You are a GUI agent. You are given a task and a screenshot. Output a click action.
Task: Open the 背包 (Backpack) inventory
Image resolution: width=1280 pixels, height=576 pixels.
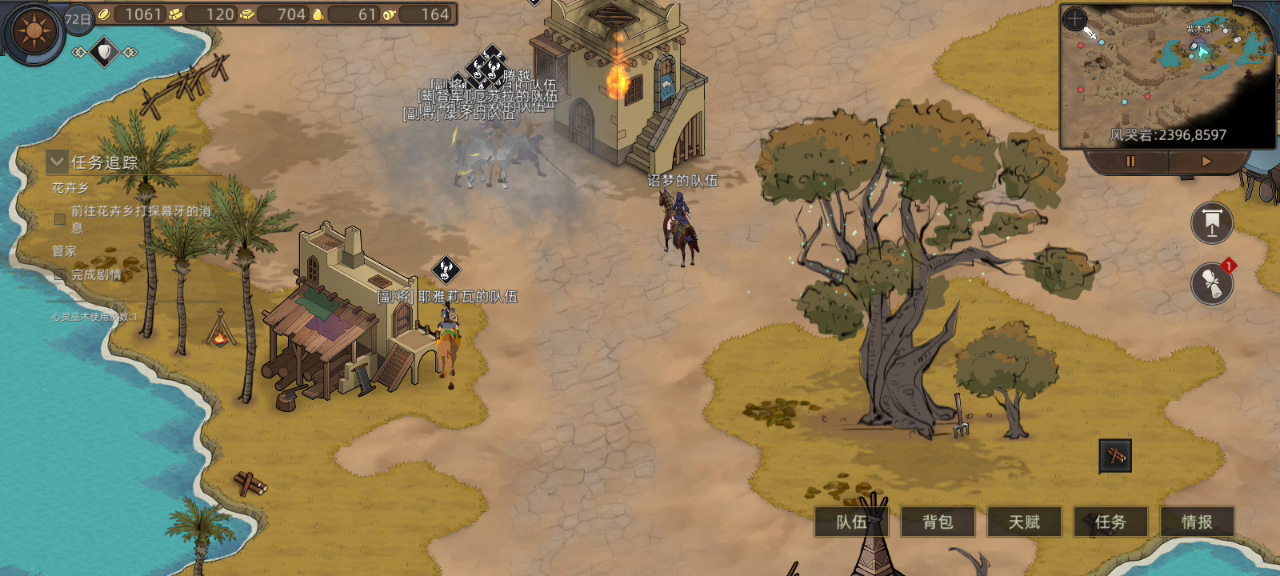click(x=937, y=521)
